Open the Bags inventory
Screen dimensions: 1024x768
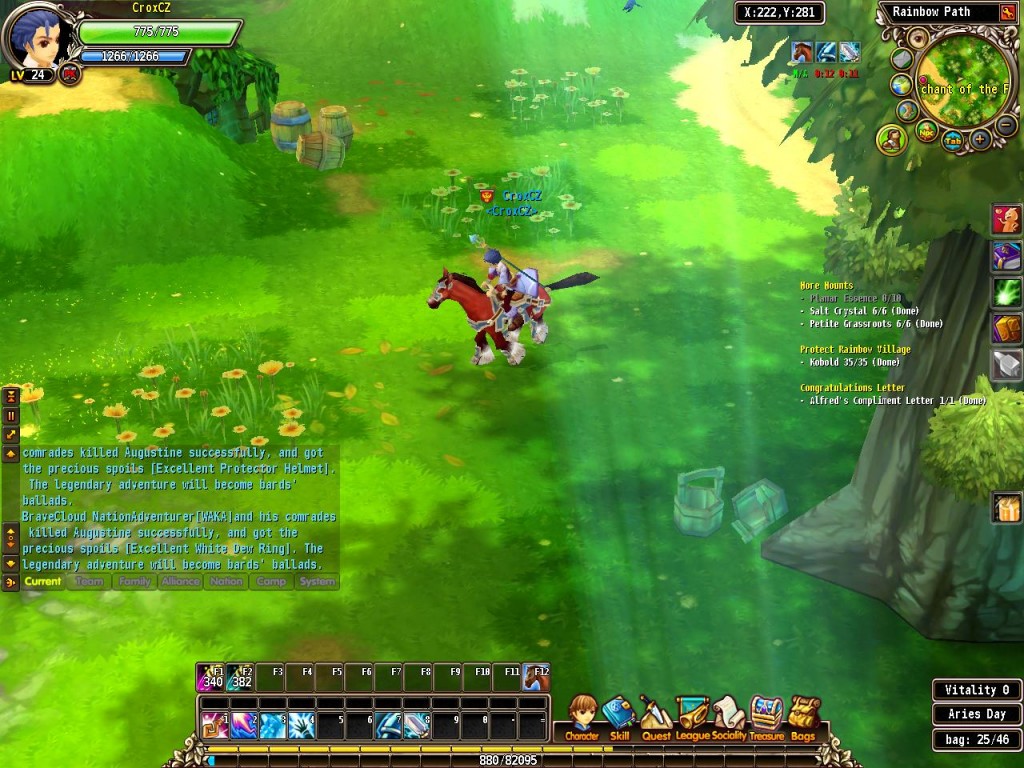point(803,717)
